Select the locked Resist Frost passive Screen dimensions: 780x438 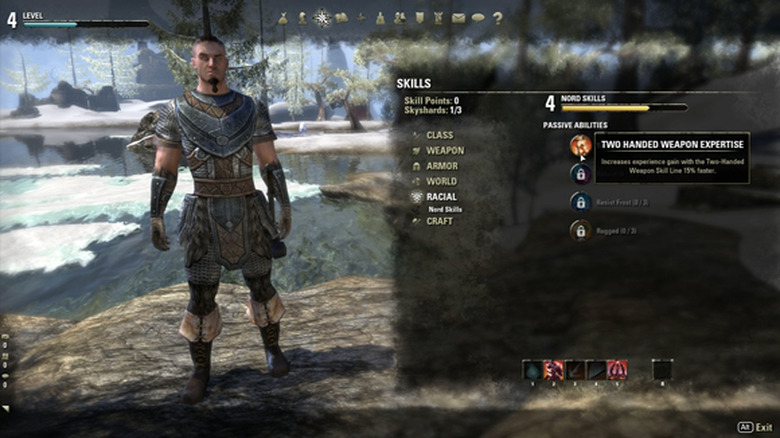(x=580, y=201)
